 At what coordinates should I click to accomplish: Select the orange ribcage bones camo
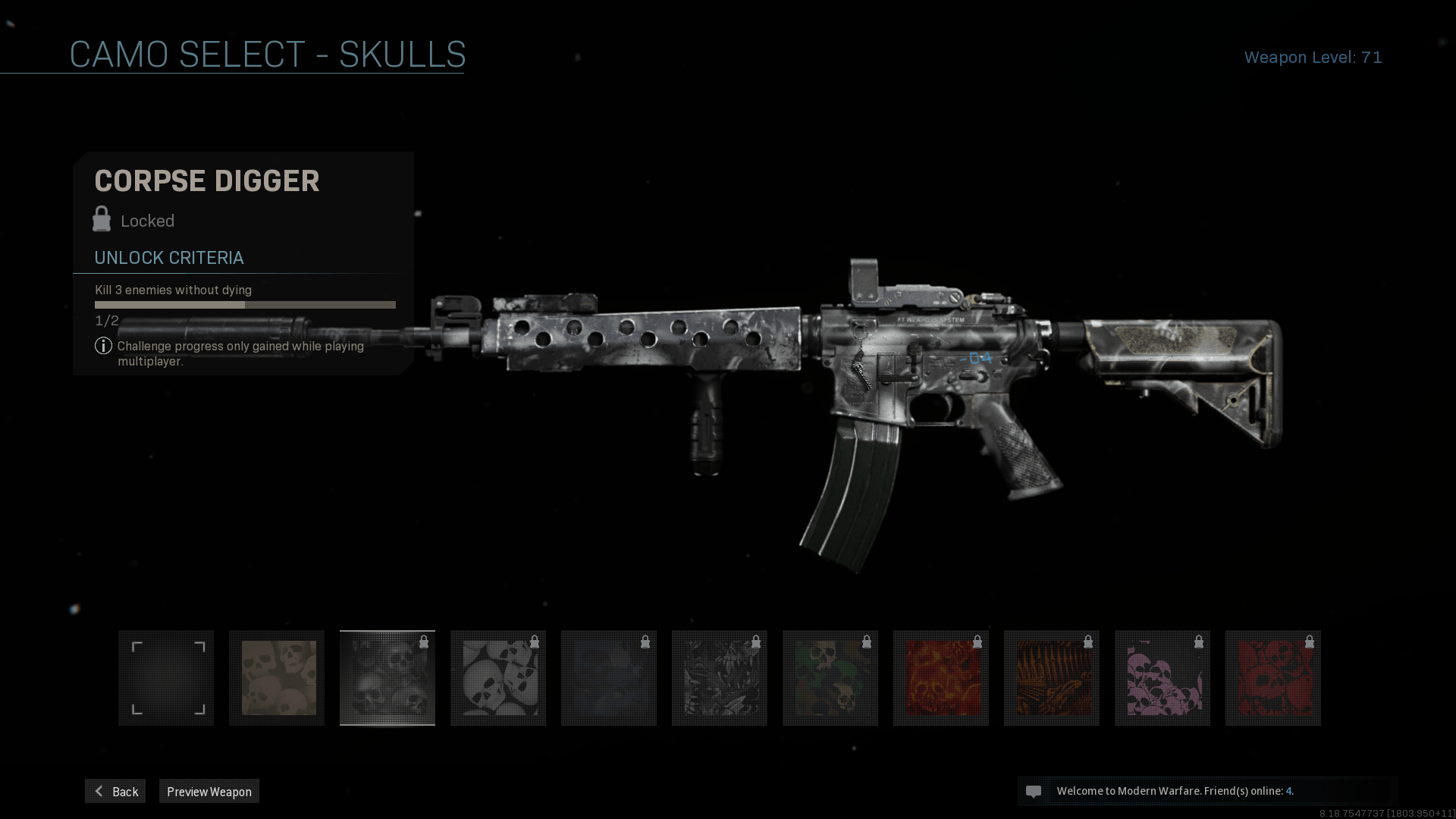1052,678
